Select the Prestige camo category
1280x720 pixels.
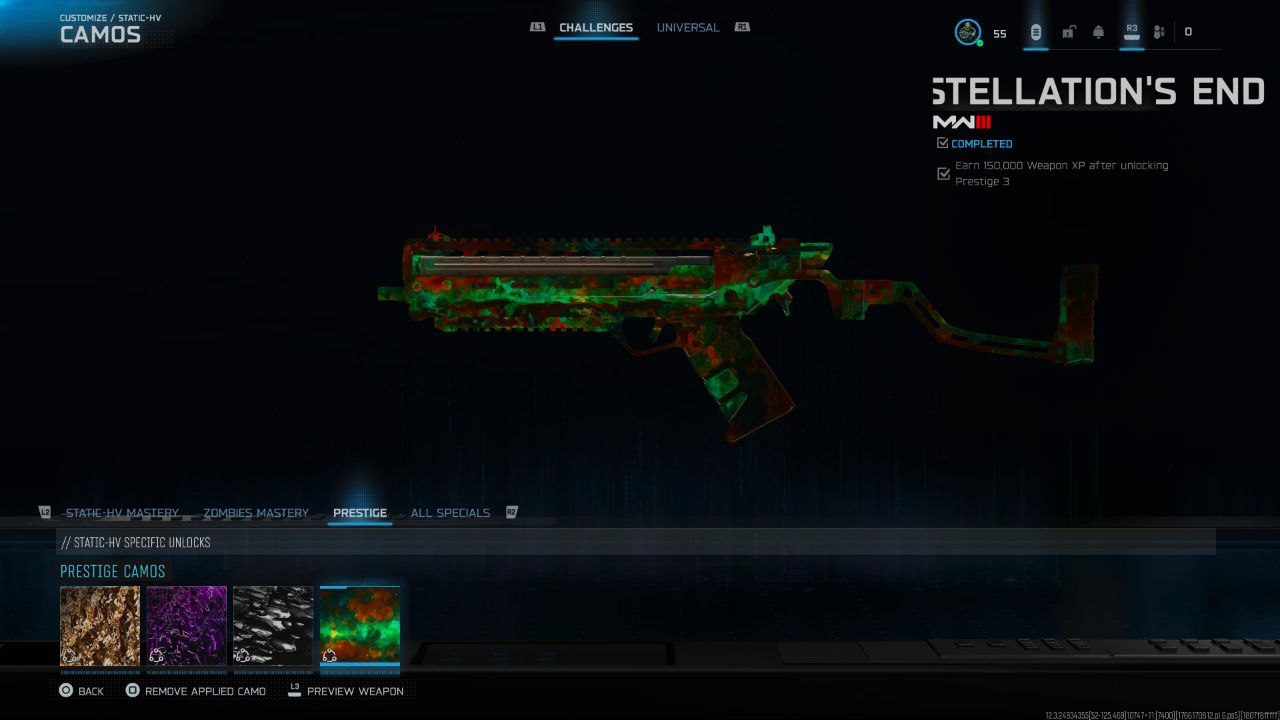(360, 513)
